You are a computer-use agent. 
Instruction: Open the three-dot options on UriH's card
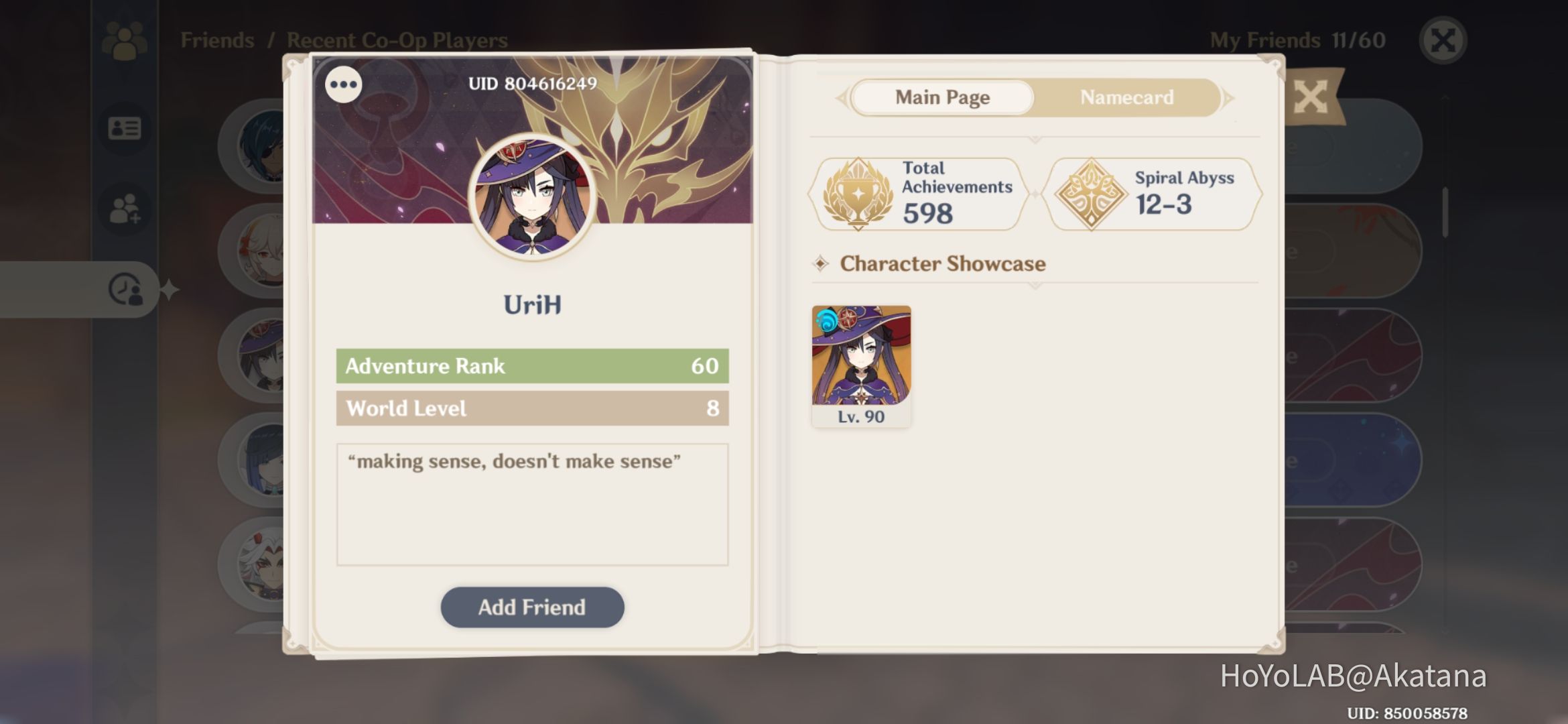(344, 84)
